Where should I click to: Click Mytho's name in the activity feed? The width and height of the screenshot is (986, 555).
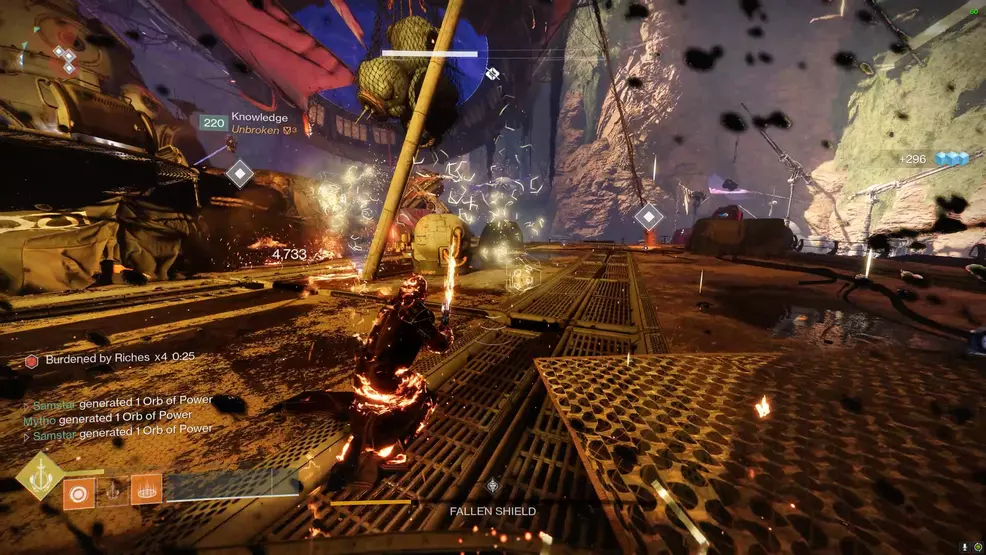coord(38,416)
